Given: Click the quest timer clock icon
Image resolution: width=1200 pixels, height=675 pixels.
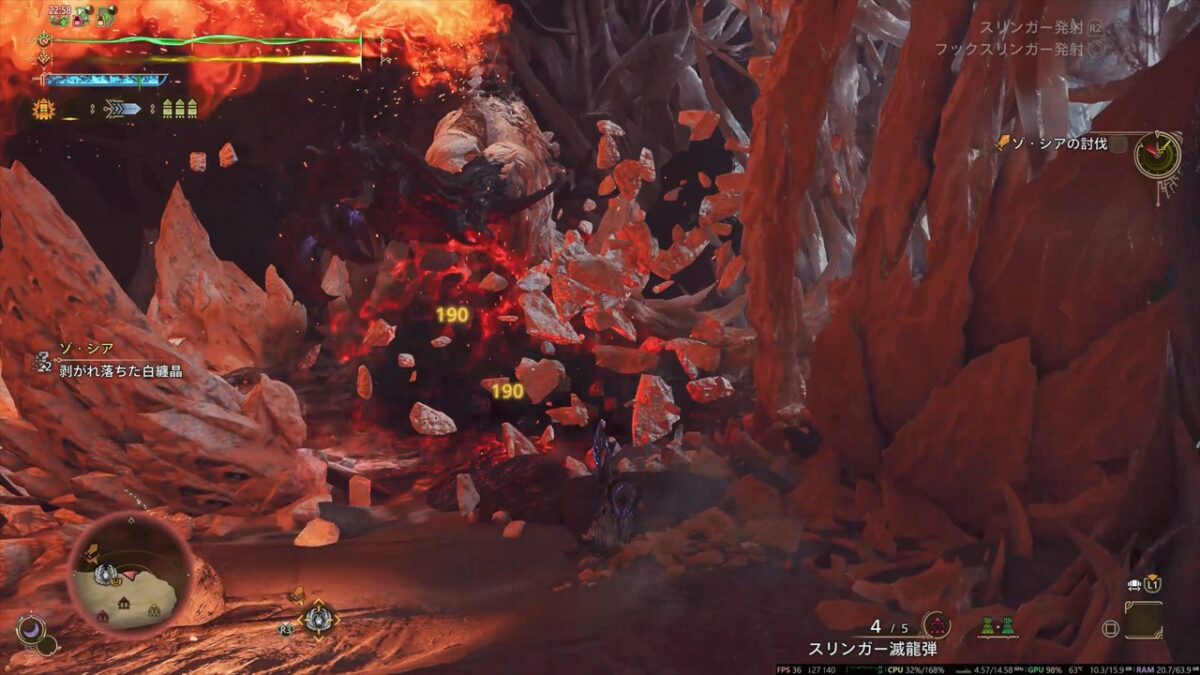Looking at the screenshot, I should click(x=1157, y=154).
